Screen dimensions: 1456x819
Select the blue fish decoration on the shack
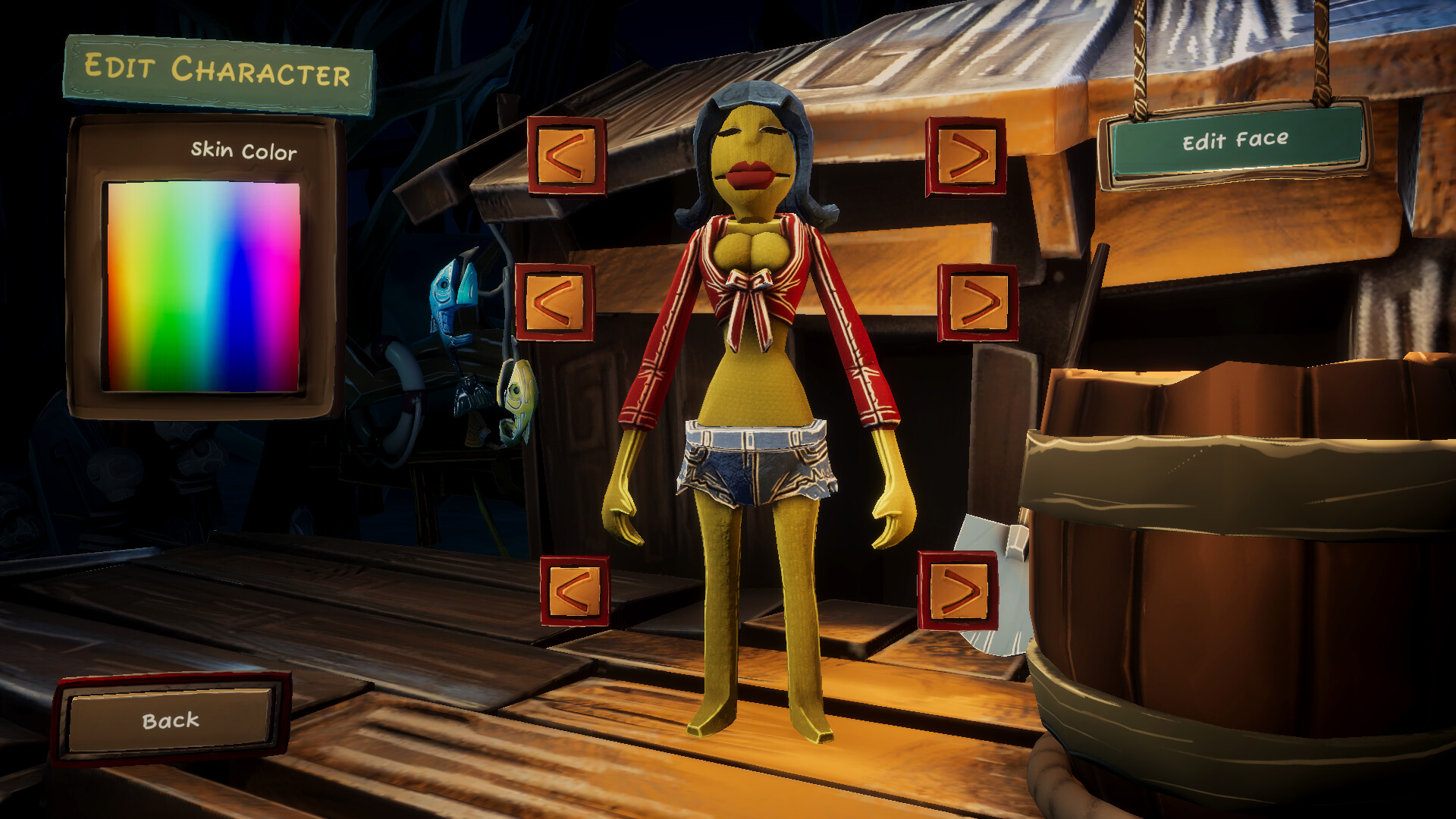(x=449, y=296)
